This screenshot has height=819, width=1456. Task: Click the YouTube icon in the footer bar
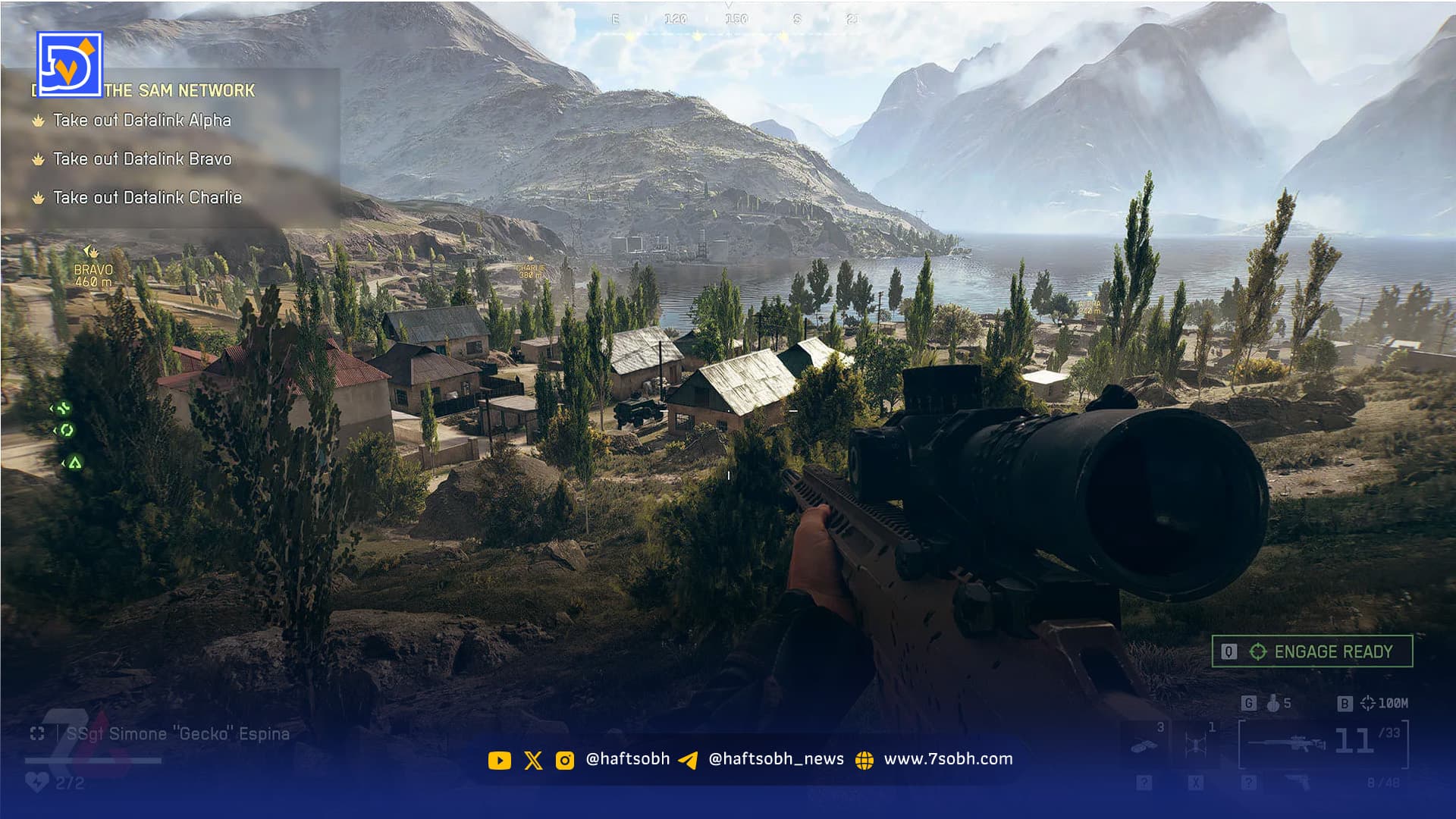(x=500, y=758)
